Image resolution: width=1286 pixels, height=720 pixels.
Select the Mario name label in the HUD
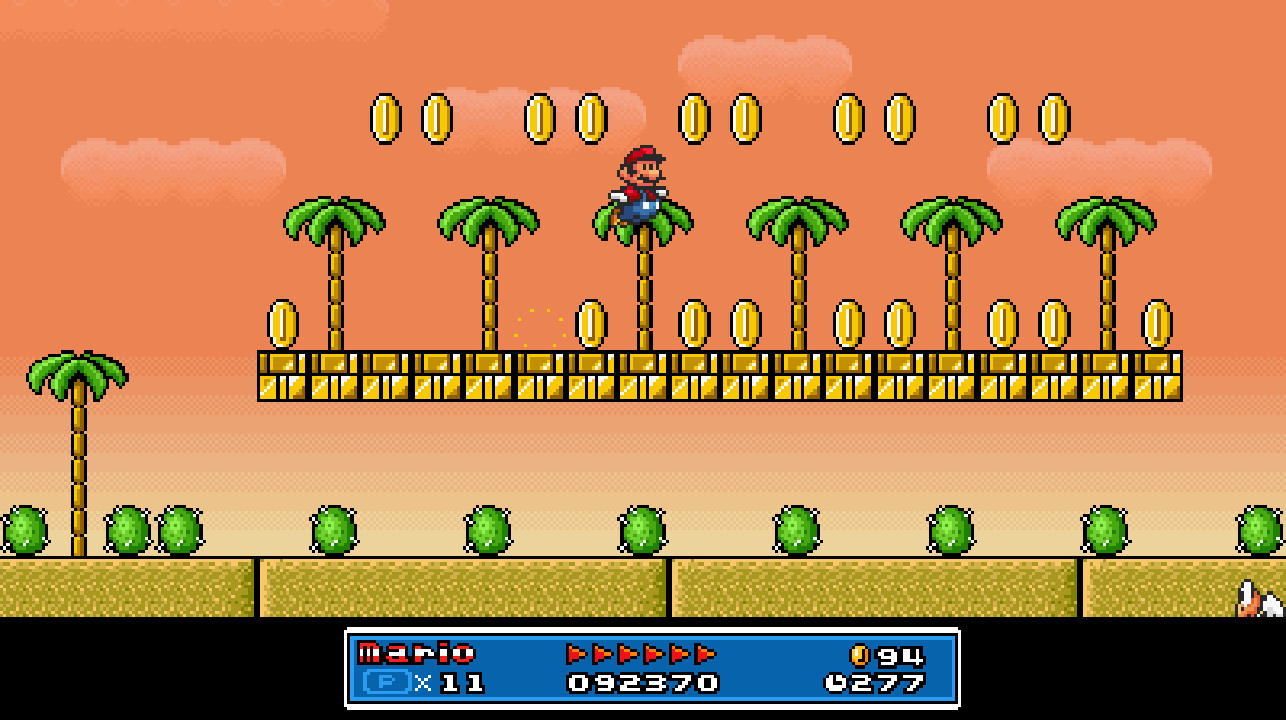[415, 653]
